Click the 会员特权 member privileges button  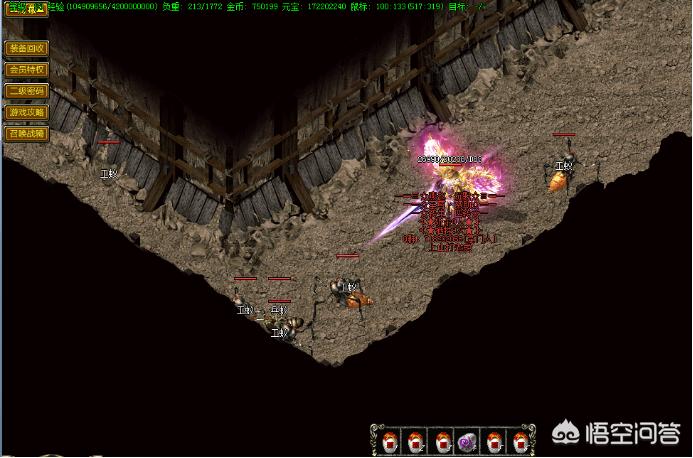tap(27, 69)
